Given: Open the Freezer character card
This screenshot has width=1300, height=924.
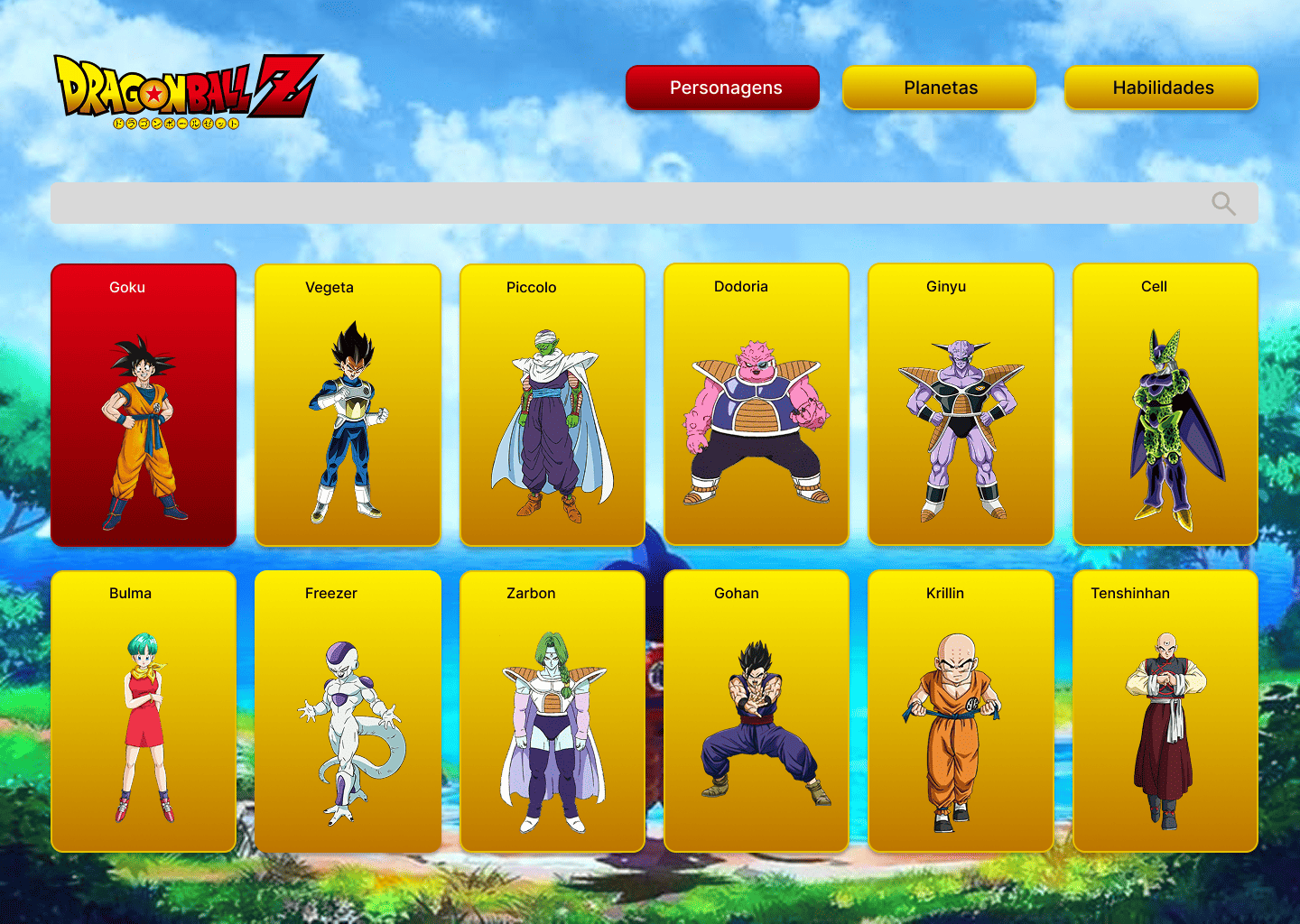Looking at the screenshot, I should (x=348, y=710).
